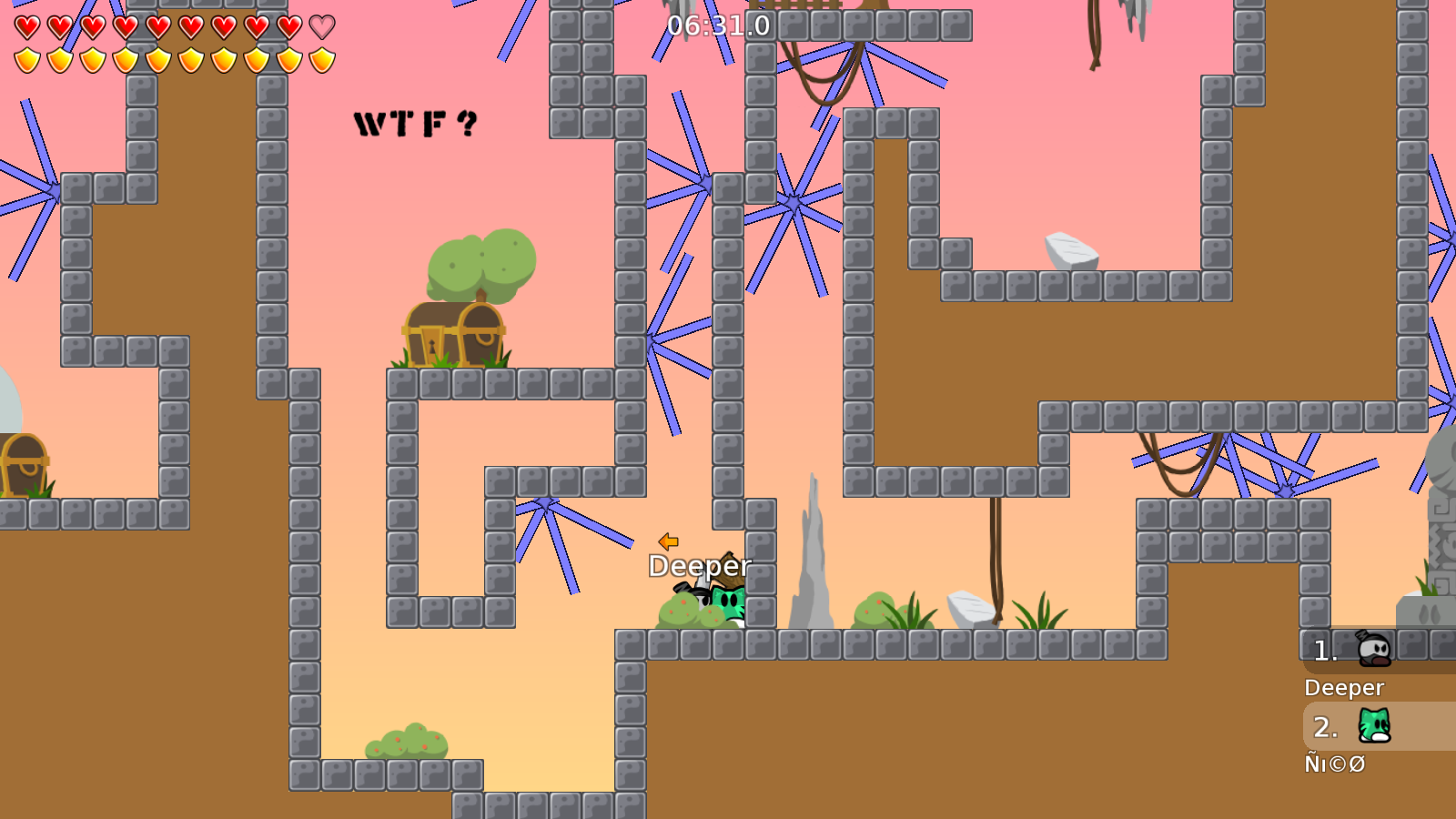Click the WTF ? sign text
This screenshot has width=1456, height=819.
414,124
